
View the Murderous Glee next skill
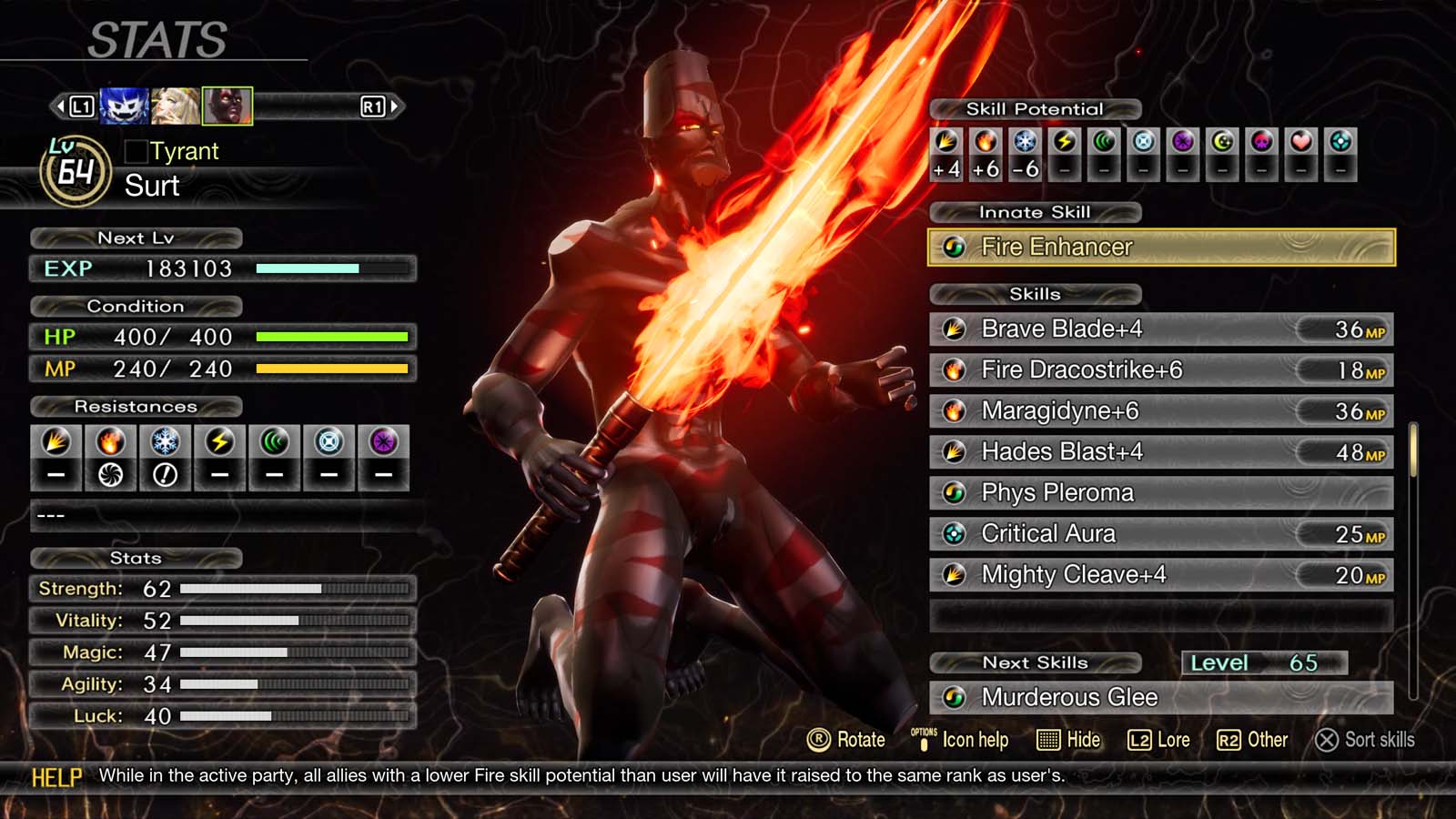tap(1160, 697)
